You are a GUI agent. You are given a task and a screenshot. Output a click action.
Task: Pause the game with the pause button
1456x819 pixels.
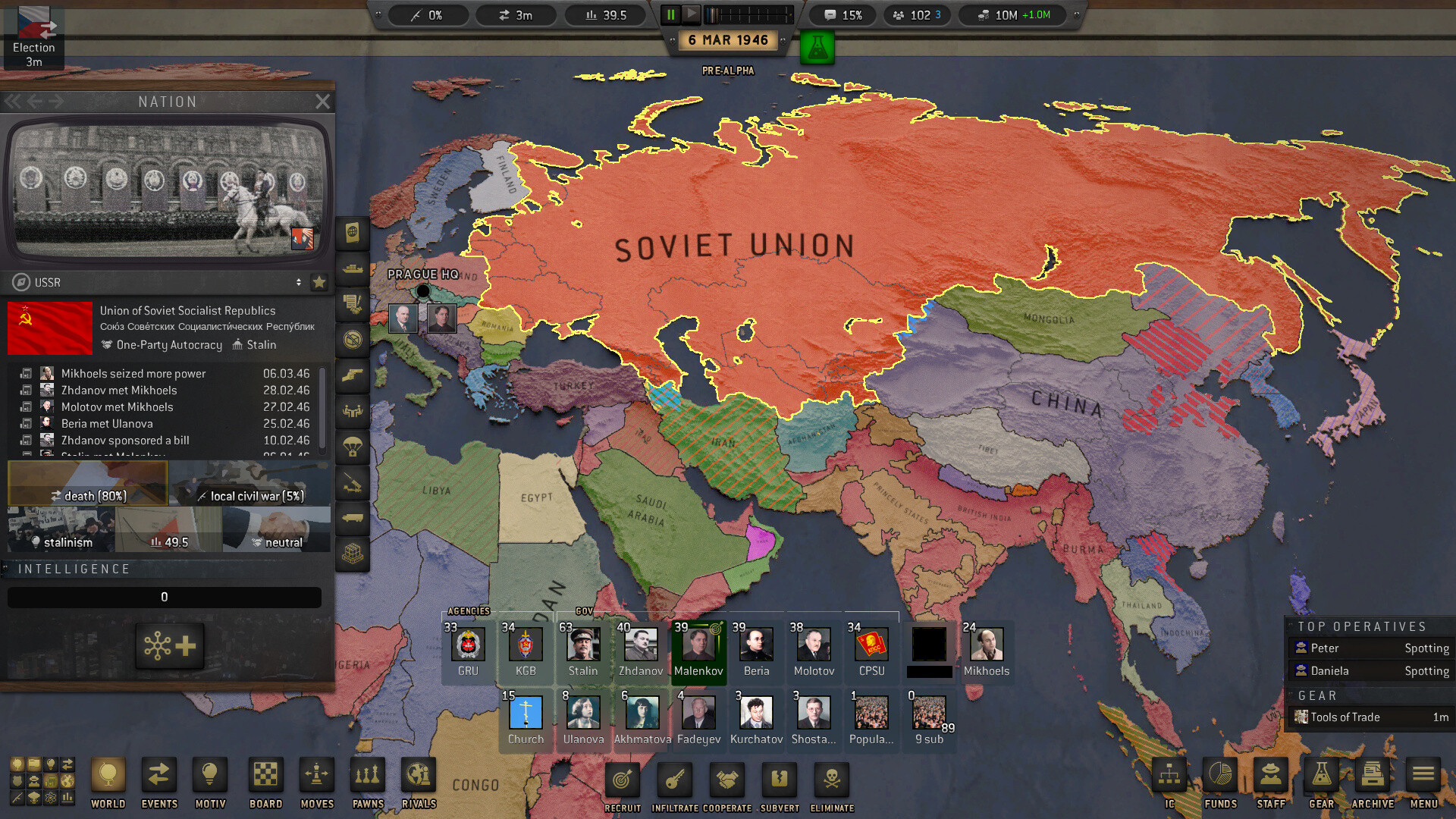point(670,14)
